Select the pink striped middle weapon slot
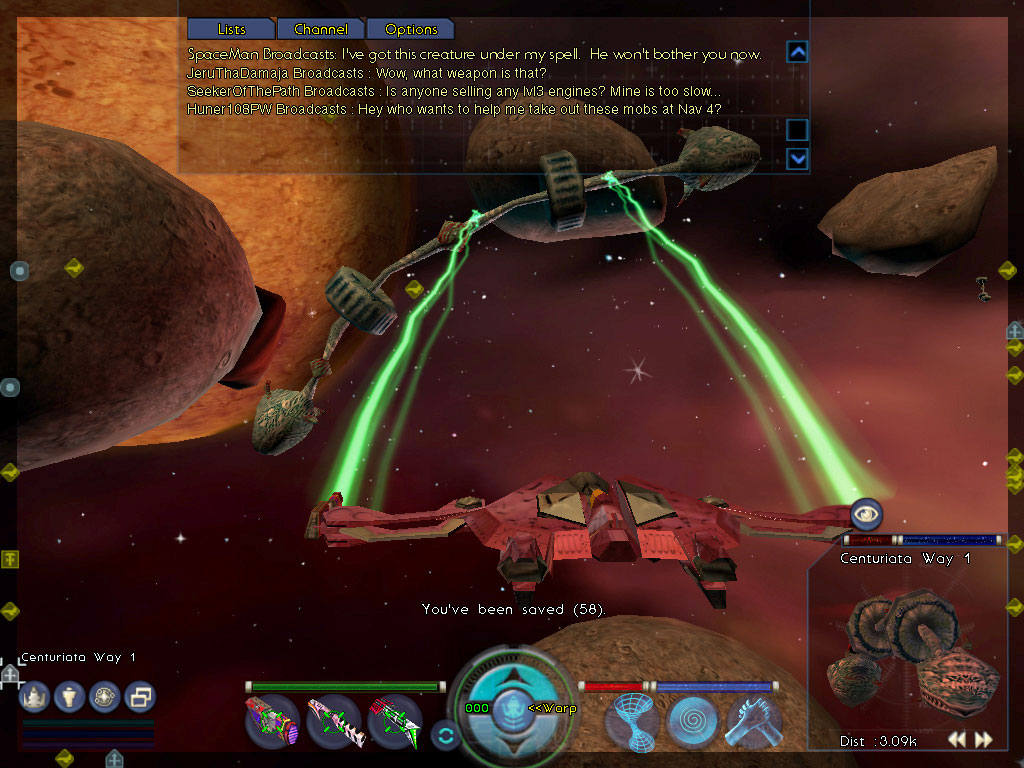 coord(334,721)
